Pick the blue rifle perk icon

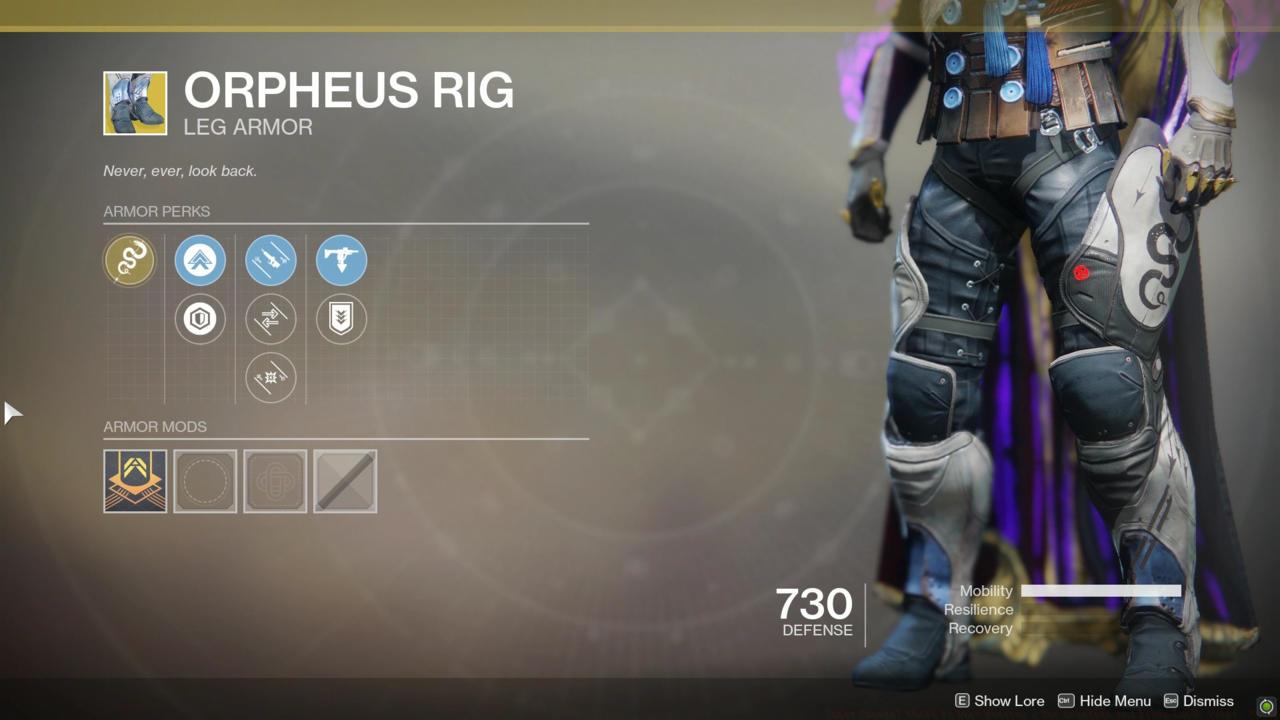(x=271, y=261)
